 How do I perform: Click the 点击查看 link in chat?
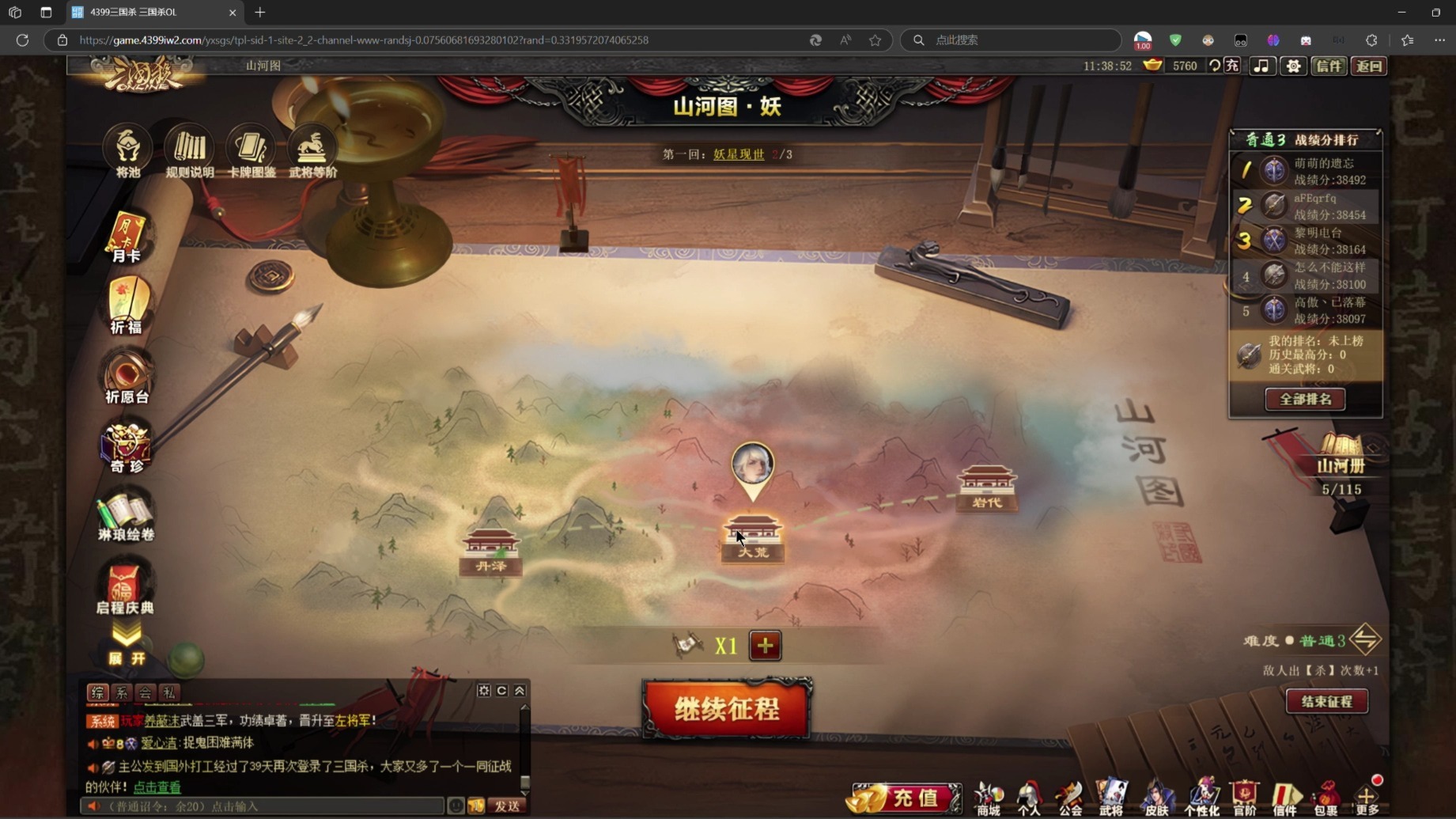pos(157,787)
